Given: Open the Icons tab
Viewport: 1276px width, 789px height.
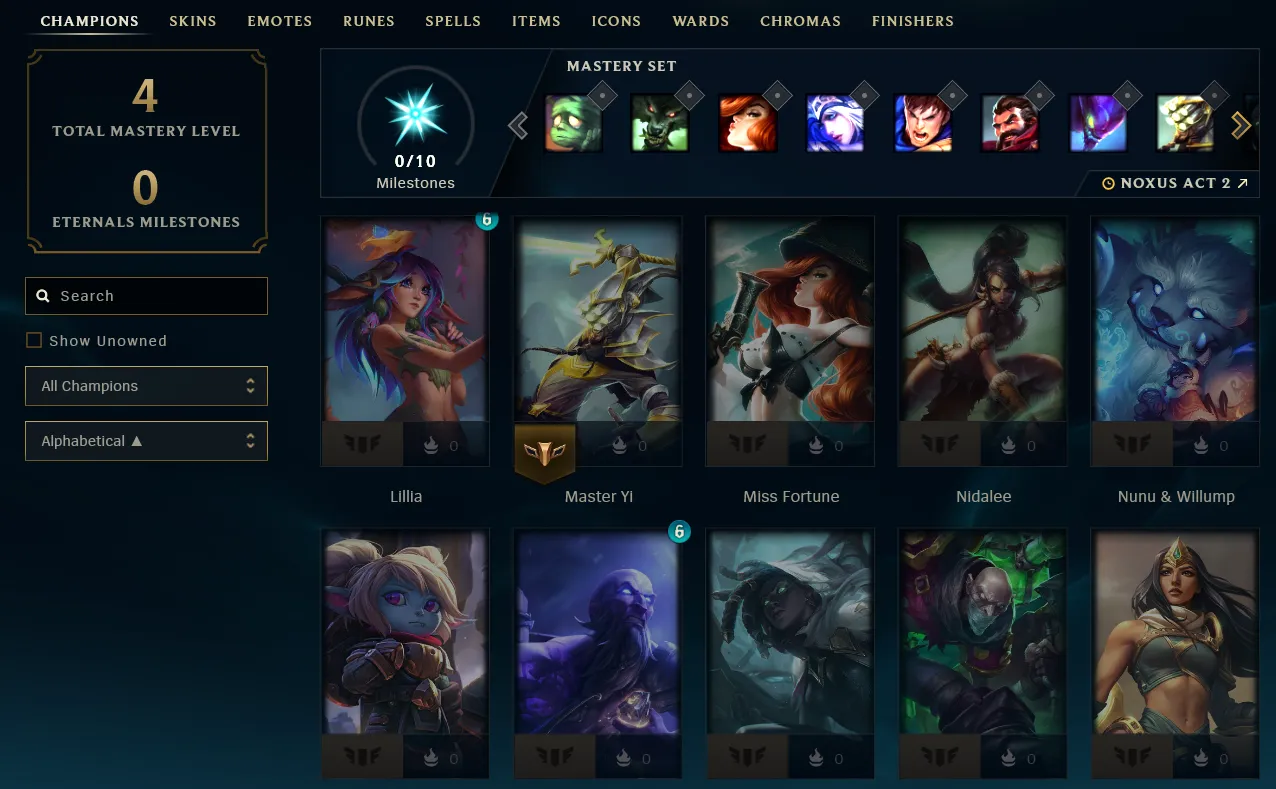Looking at the screenshot, I should (x=616, y=21).
